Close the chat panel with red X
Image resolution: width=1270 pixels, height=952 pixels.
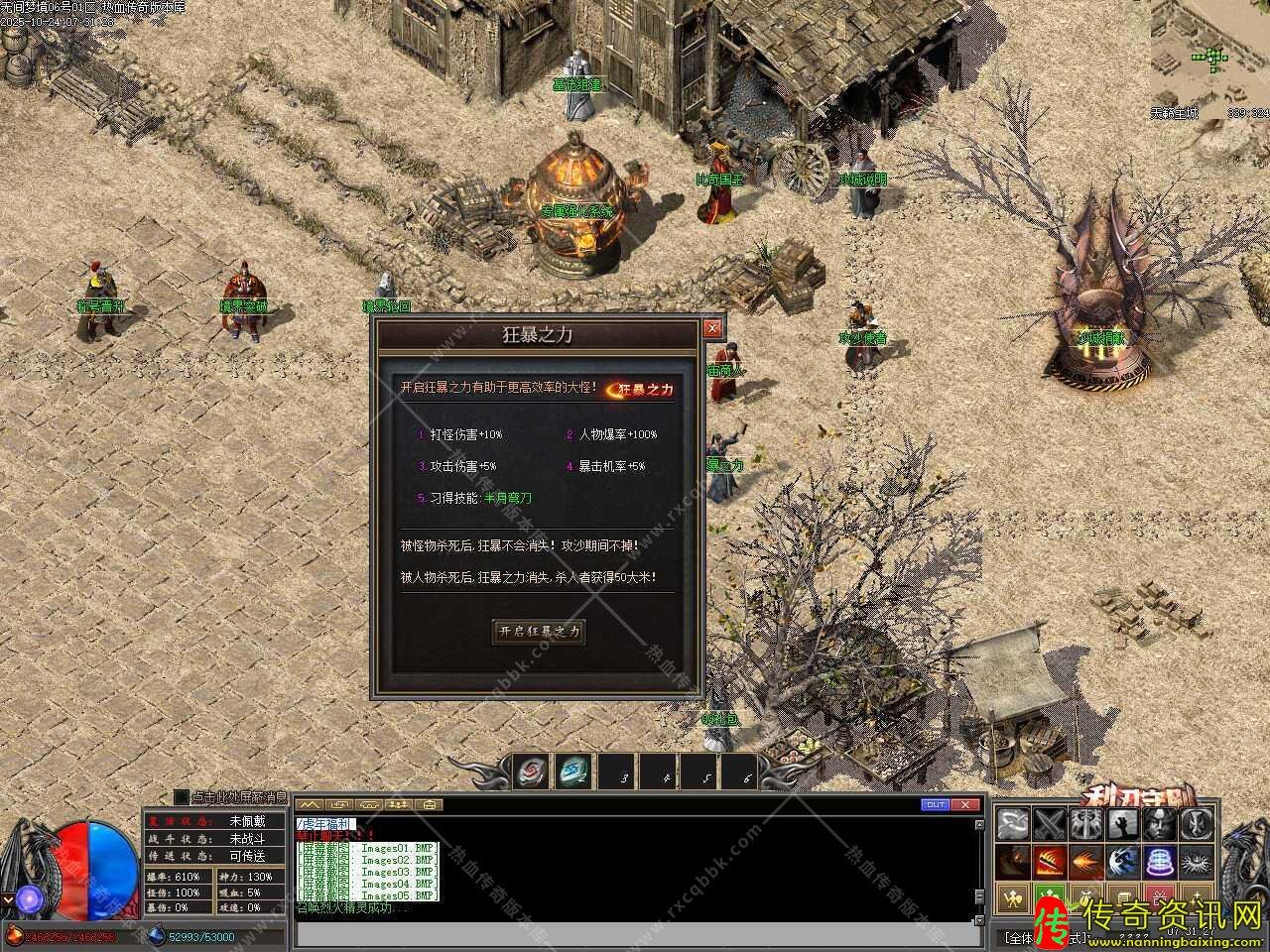point(966,804)
